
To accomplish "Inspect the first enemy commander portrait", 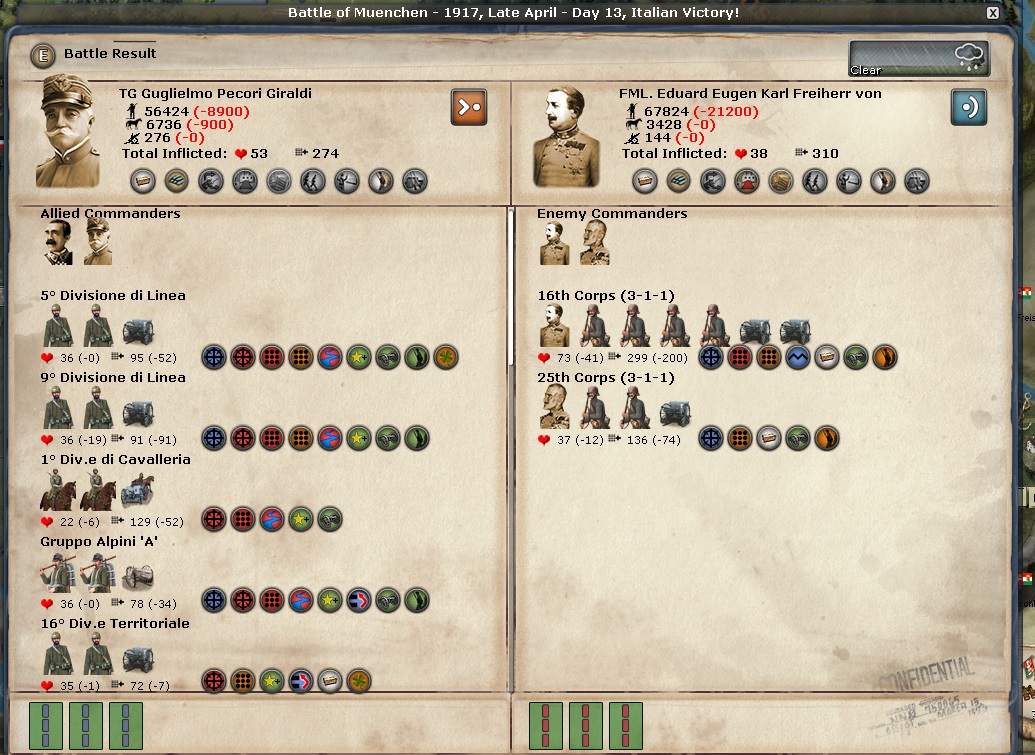I will (555, 242).
